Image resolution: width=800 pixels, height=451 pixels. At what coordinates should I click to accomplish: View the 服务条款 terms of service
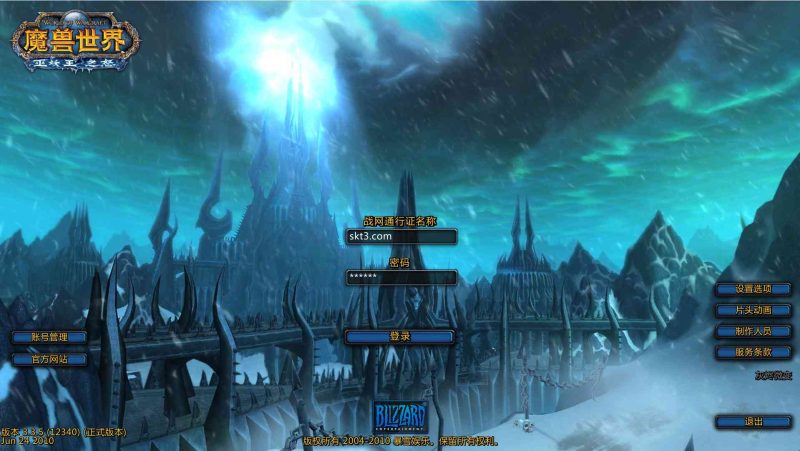pyautogui.click(x=754, y=352)
